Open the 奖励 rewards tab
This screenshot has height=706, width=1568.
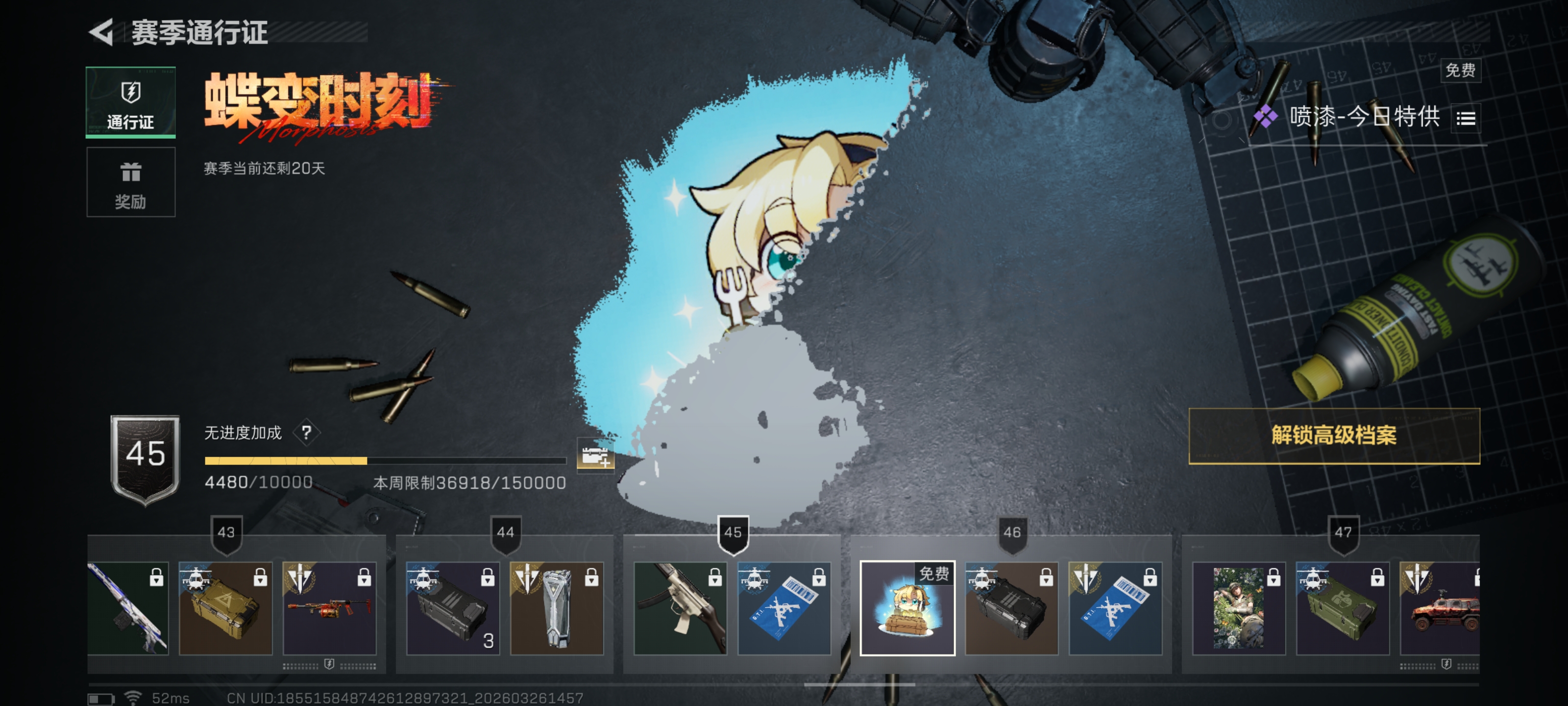130,182
